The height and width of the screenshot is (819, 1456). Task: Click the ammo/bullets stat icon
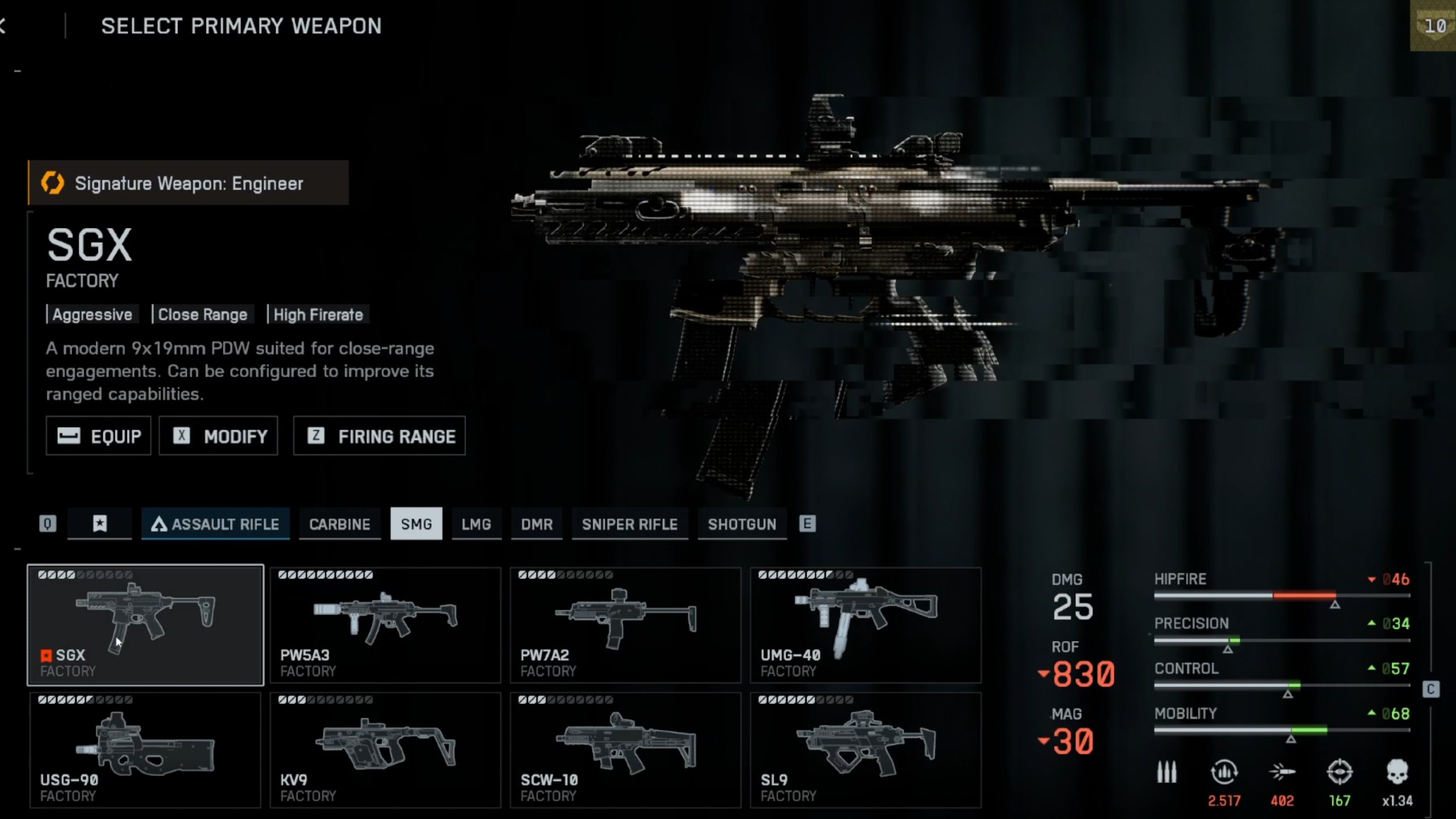1167,771
